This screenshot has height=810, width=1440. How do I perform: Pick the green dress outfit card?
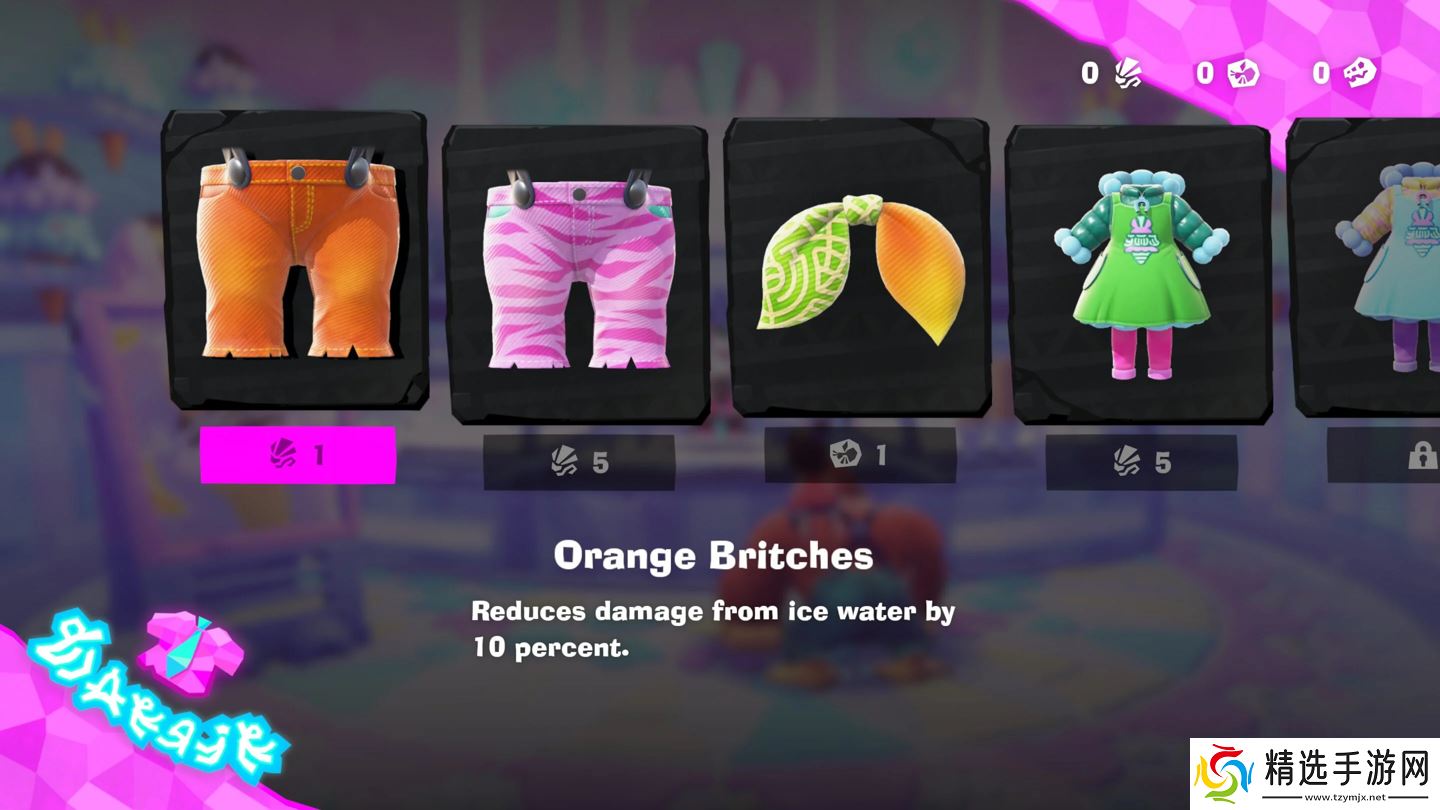point(1138,272)
